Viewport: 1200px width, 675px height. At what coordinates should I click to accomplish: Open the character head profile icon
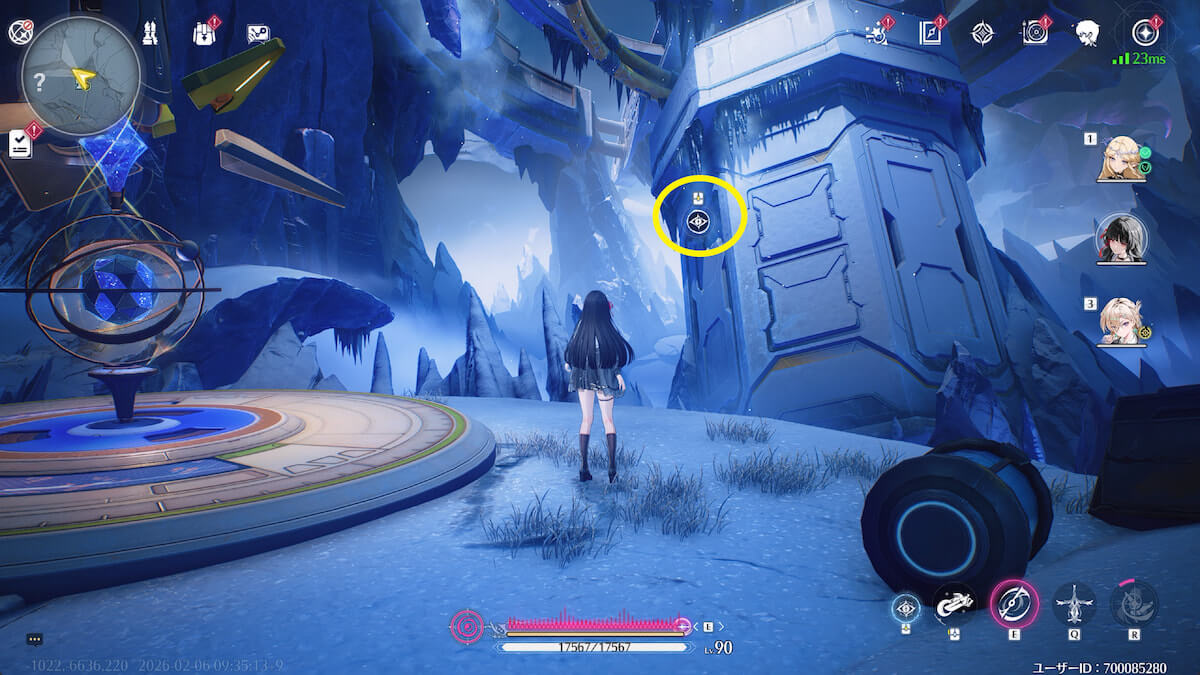(1088, 34)
